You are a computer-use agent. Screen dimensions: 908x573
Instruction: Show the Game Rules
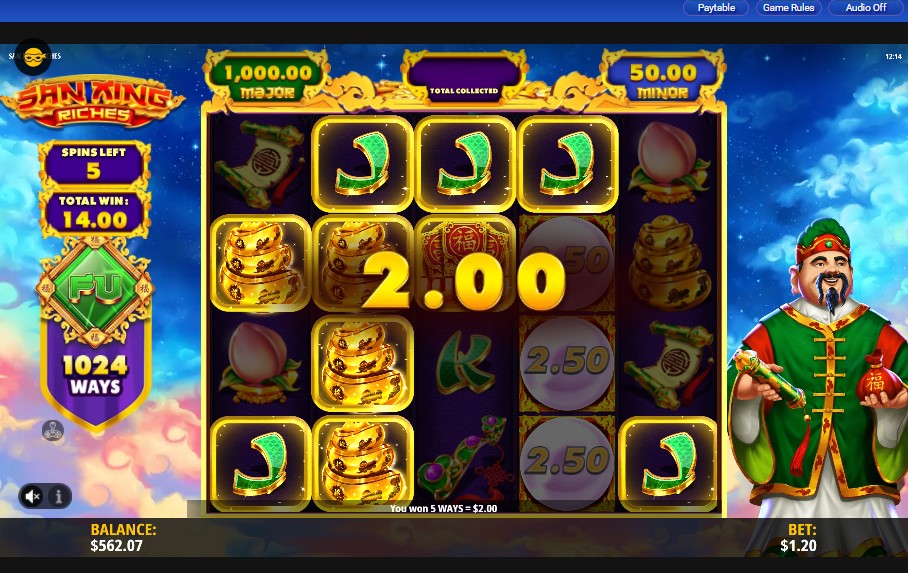coord(788,8)
